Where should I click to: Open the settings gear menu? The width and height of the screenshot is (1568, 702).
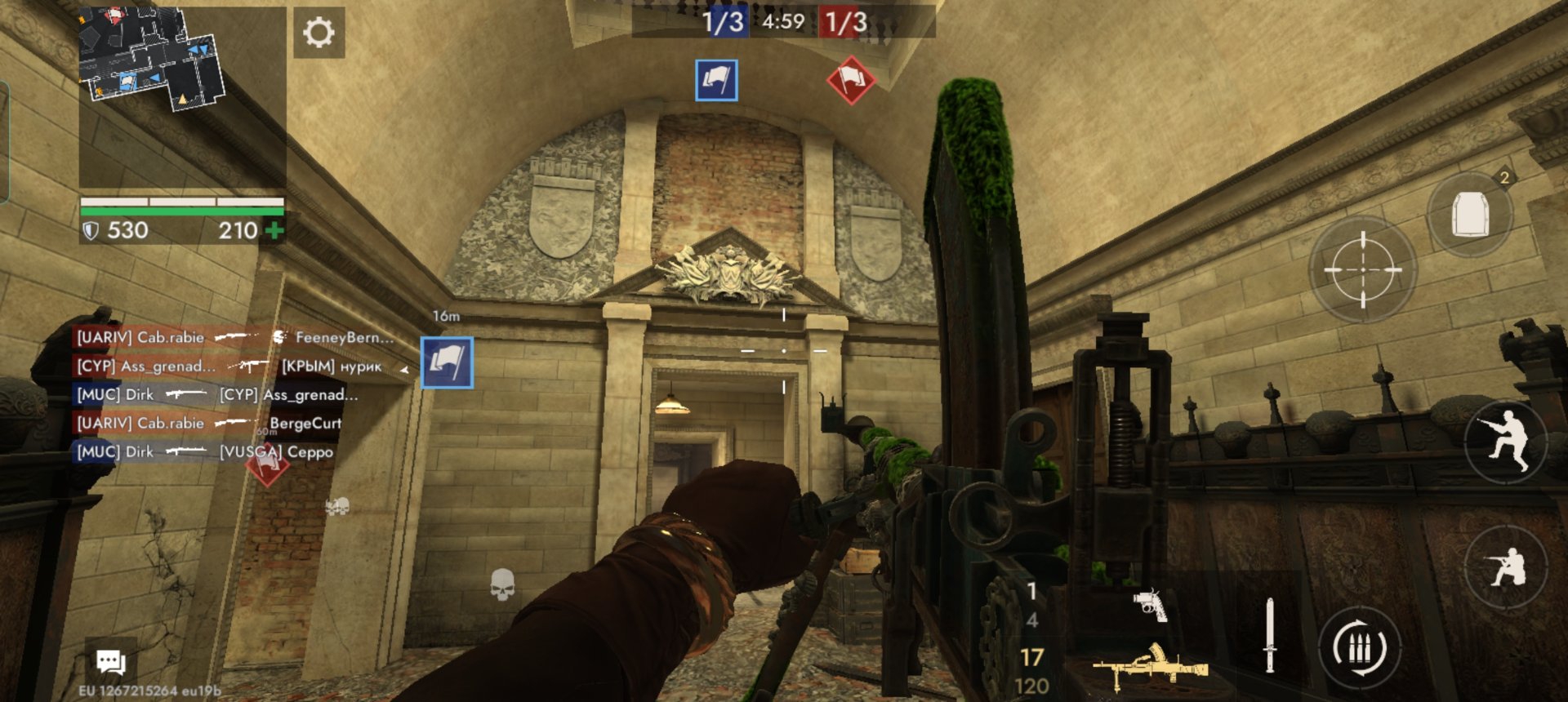[x=318, y=33]
